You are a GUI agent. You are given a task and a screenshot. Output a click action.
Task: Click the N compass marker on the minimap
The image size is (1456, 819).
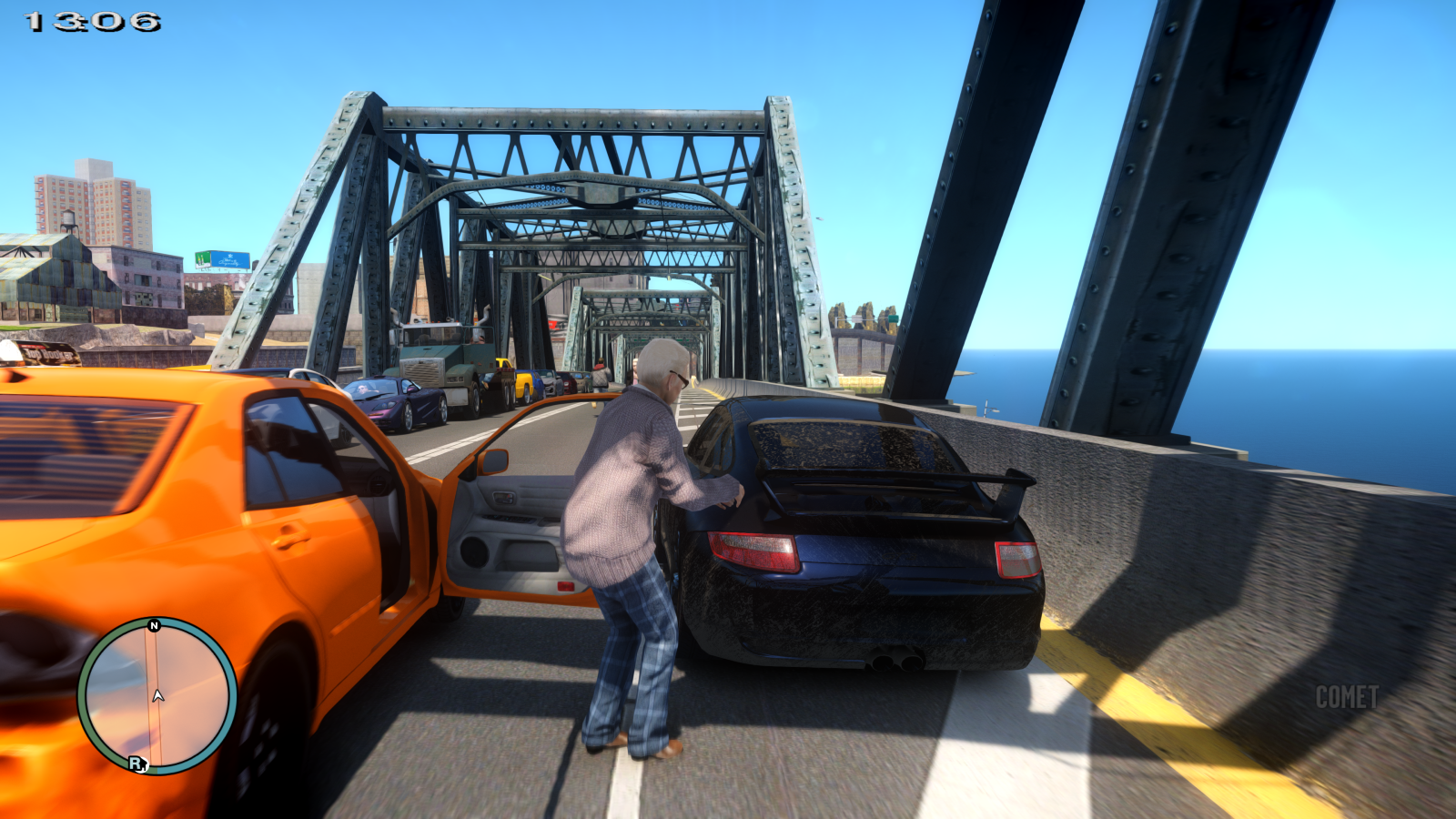pyautogui.click(x=155, y=625)
